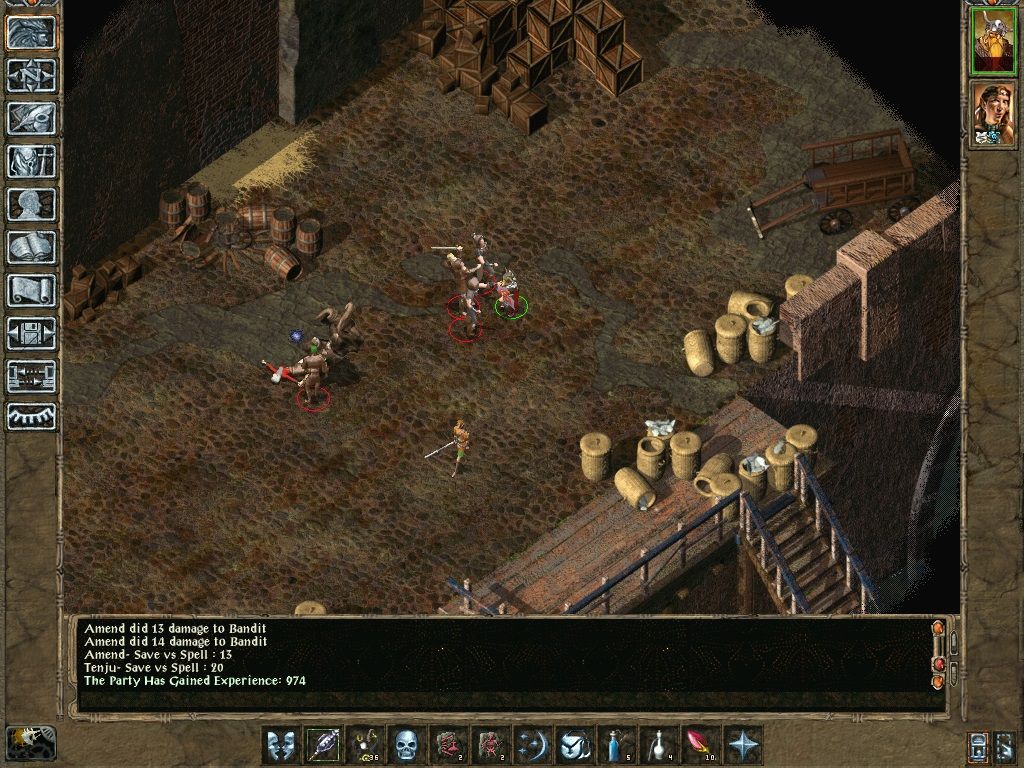Show the character record head icon
The image size is (1024, 768).
click(x=31, y=205)
